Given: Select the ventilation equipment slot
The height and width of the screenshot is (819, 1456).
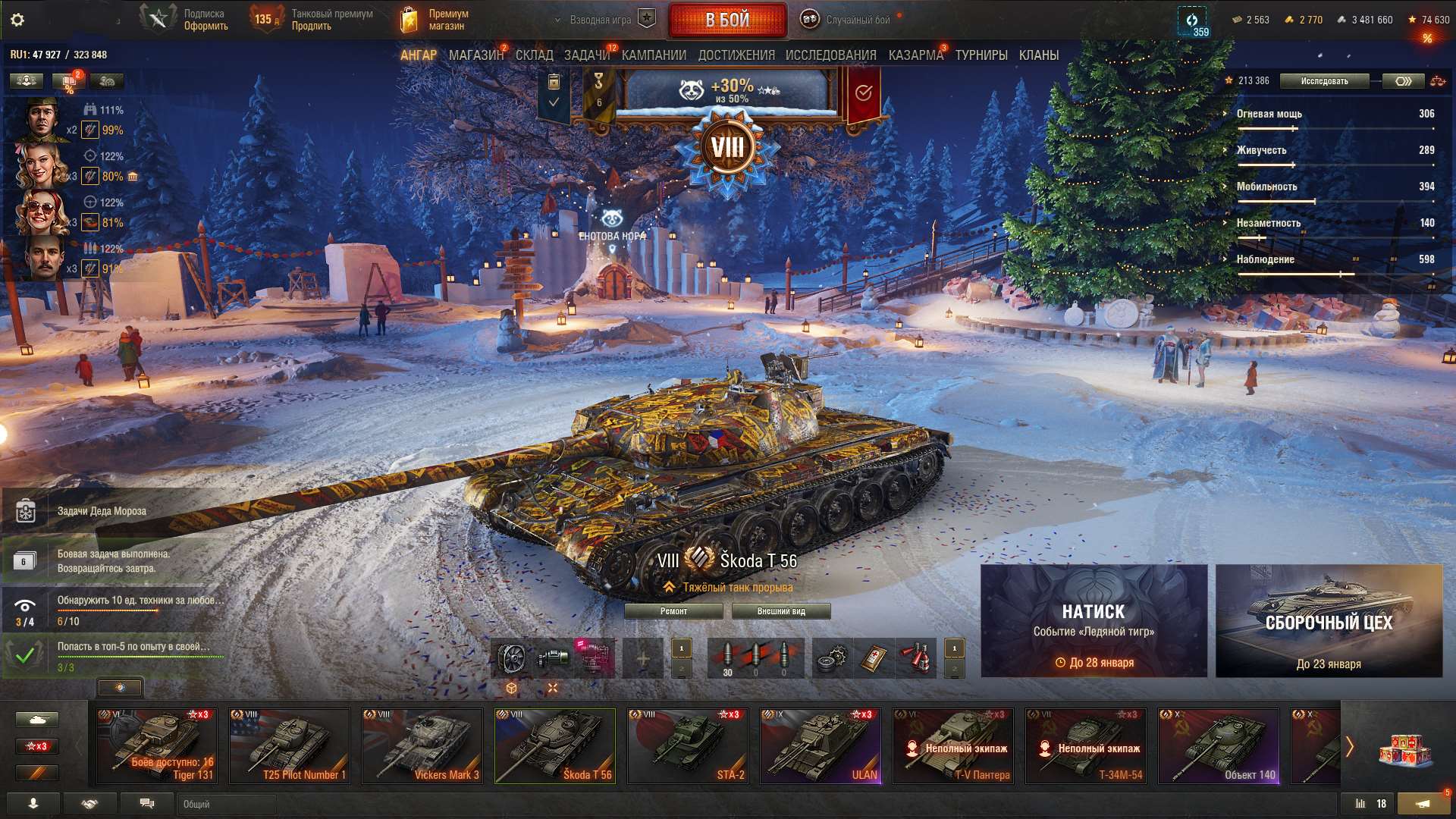Looking at the screenshot, I should 513,658.
